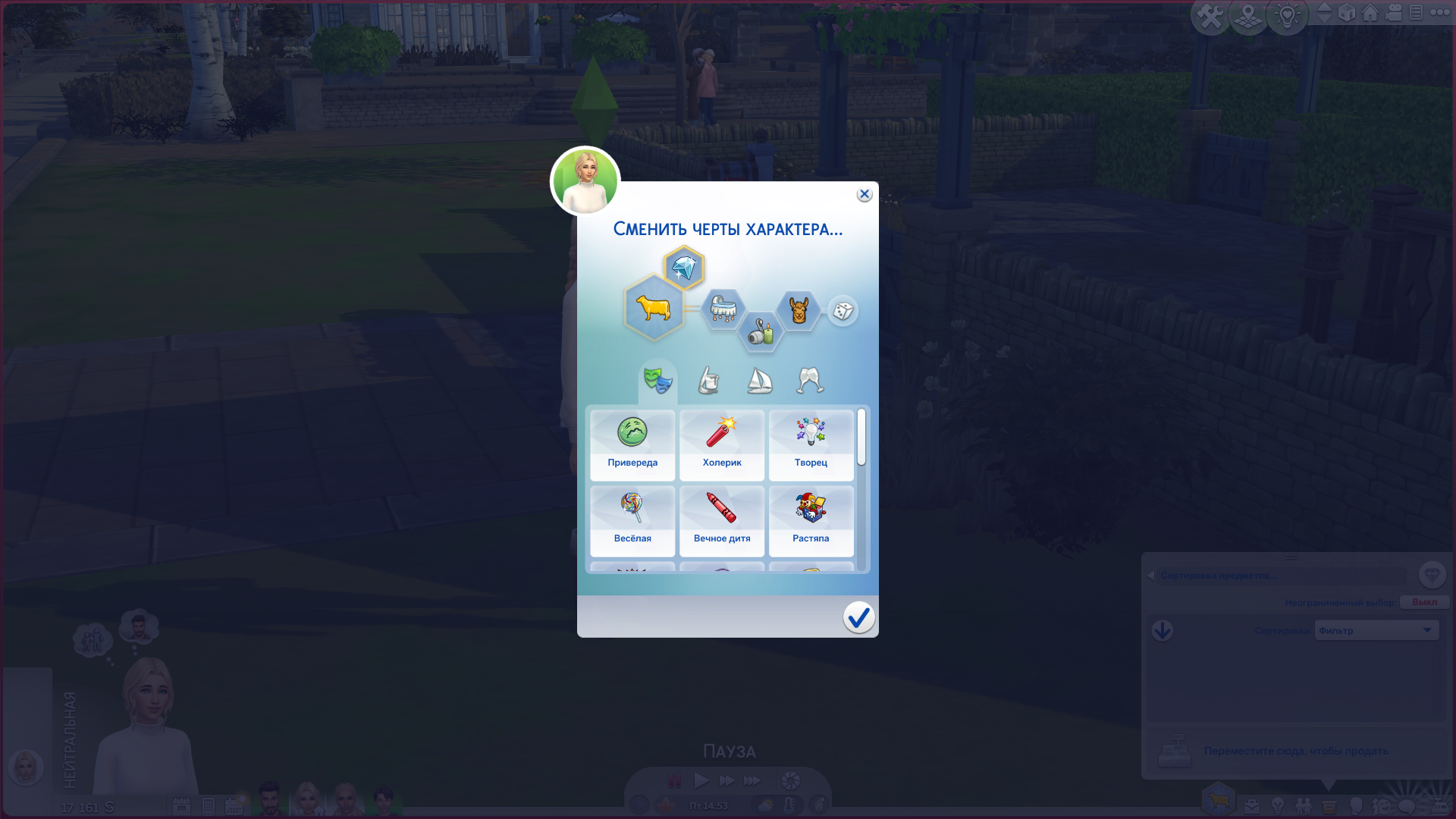The height and width of the screenshot is (819, 1456).
Task: Randomize traits with the dice button
Action: [843, 311]
